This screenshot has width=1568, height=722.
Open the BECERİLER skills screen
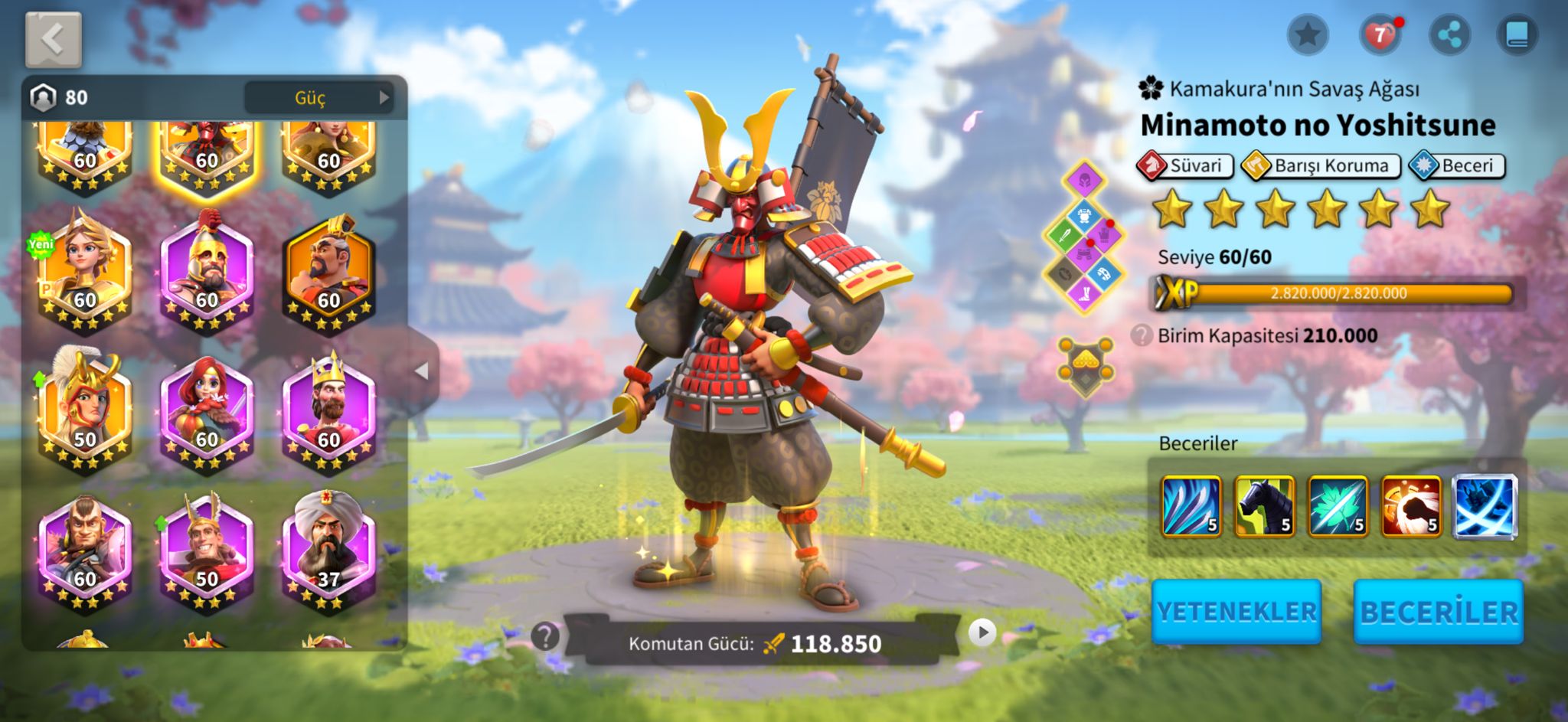(x=1438, y=611)
